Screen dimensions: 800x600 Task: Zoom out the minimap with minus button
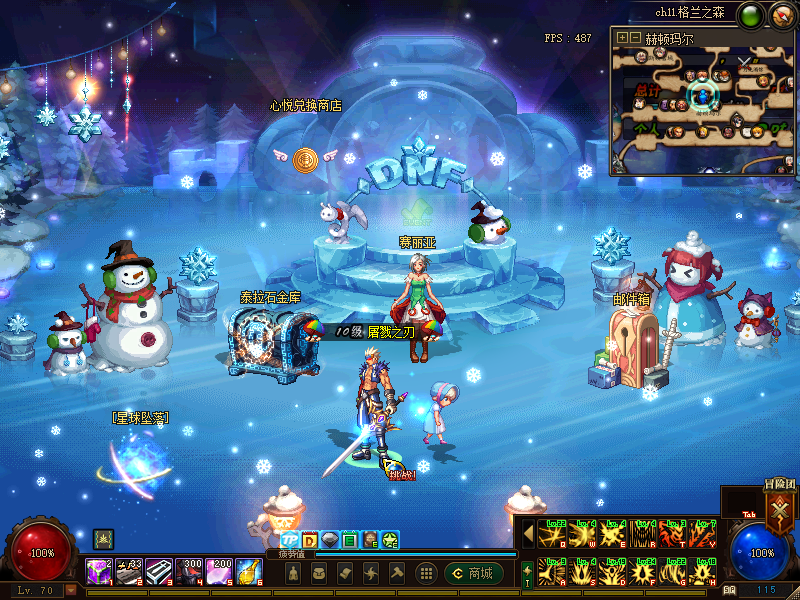point(635,38)
